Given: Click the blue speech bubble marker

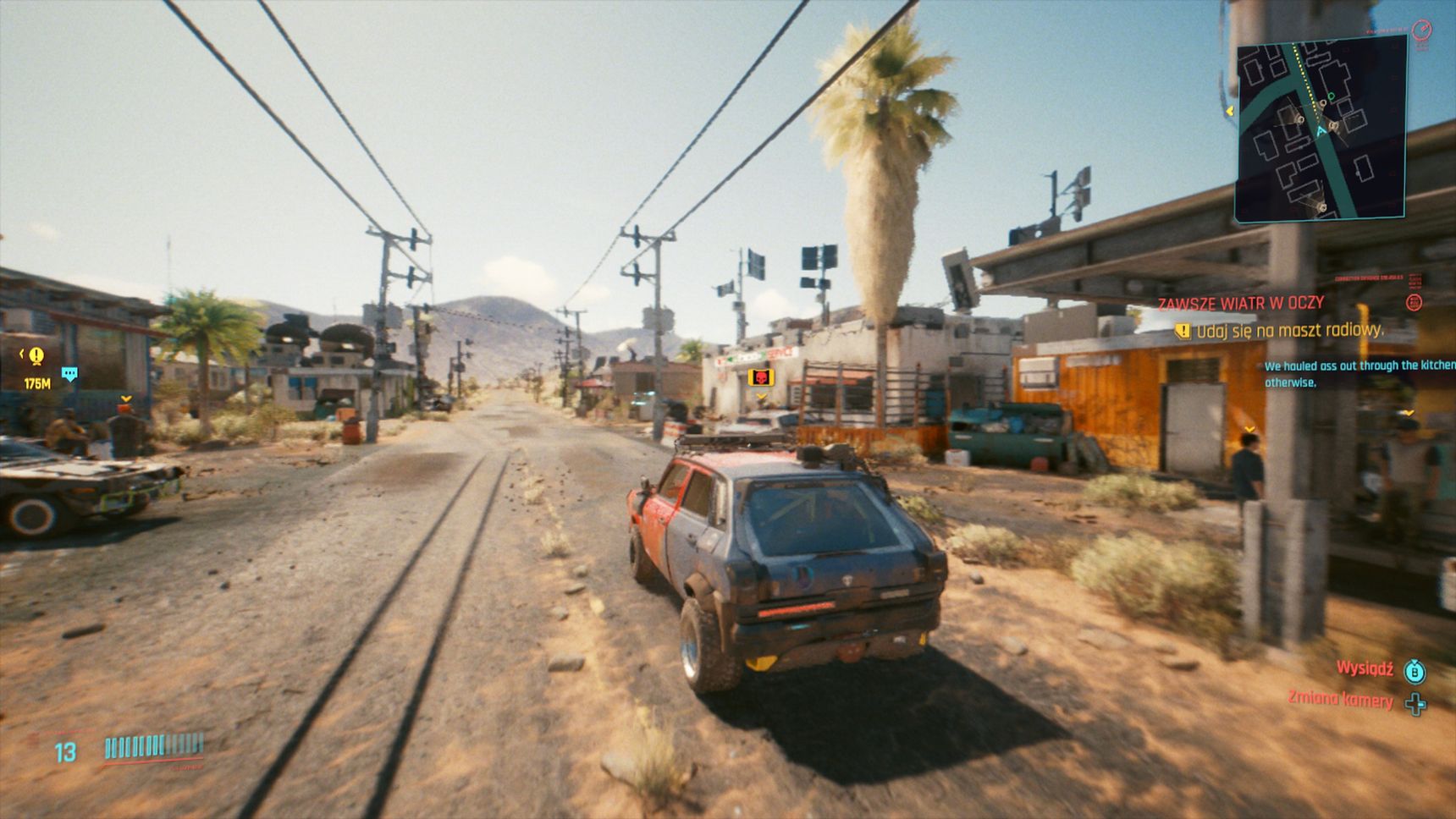Looking at the screenshot, I should pos(70,373).
